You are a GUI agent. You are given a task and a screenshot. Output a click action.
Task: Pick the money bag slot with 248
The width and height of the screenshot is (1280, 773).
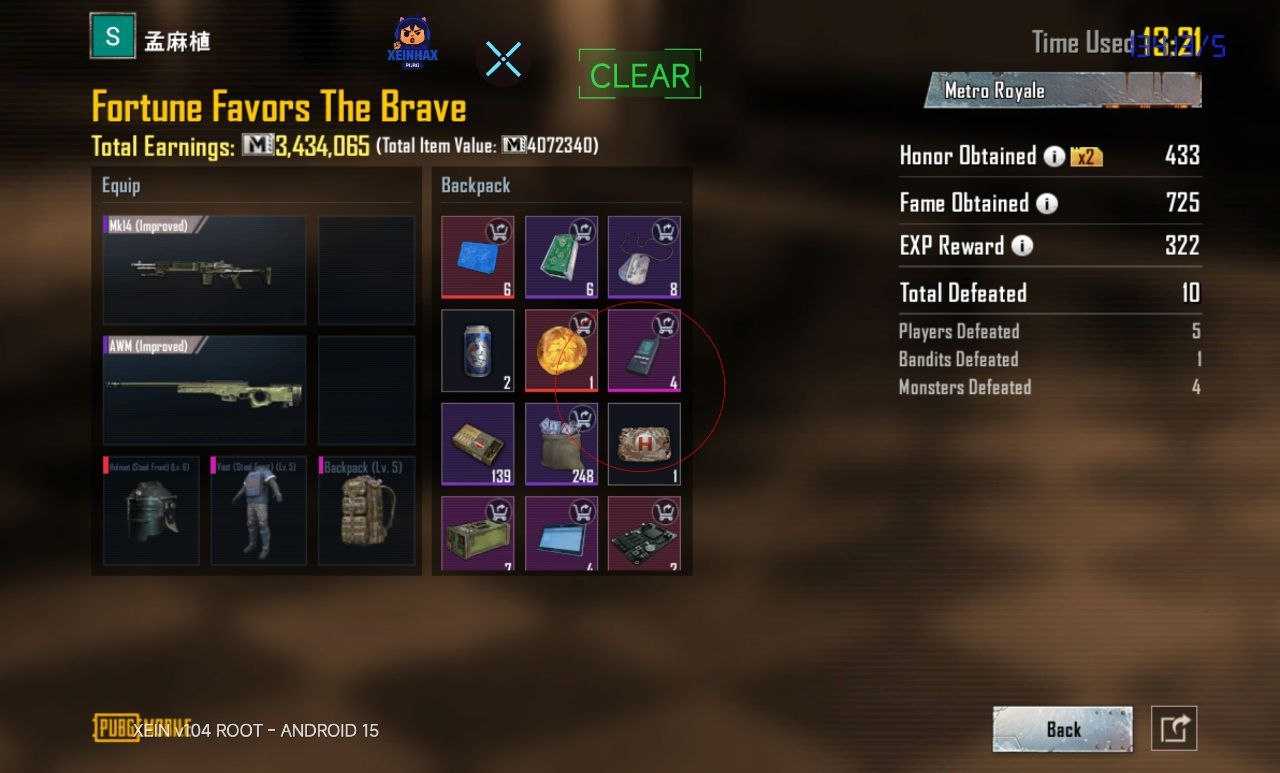click(x=561, y=444)
